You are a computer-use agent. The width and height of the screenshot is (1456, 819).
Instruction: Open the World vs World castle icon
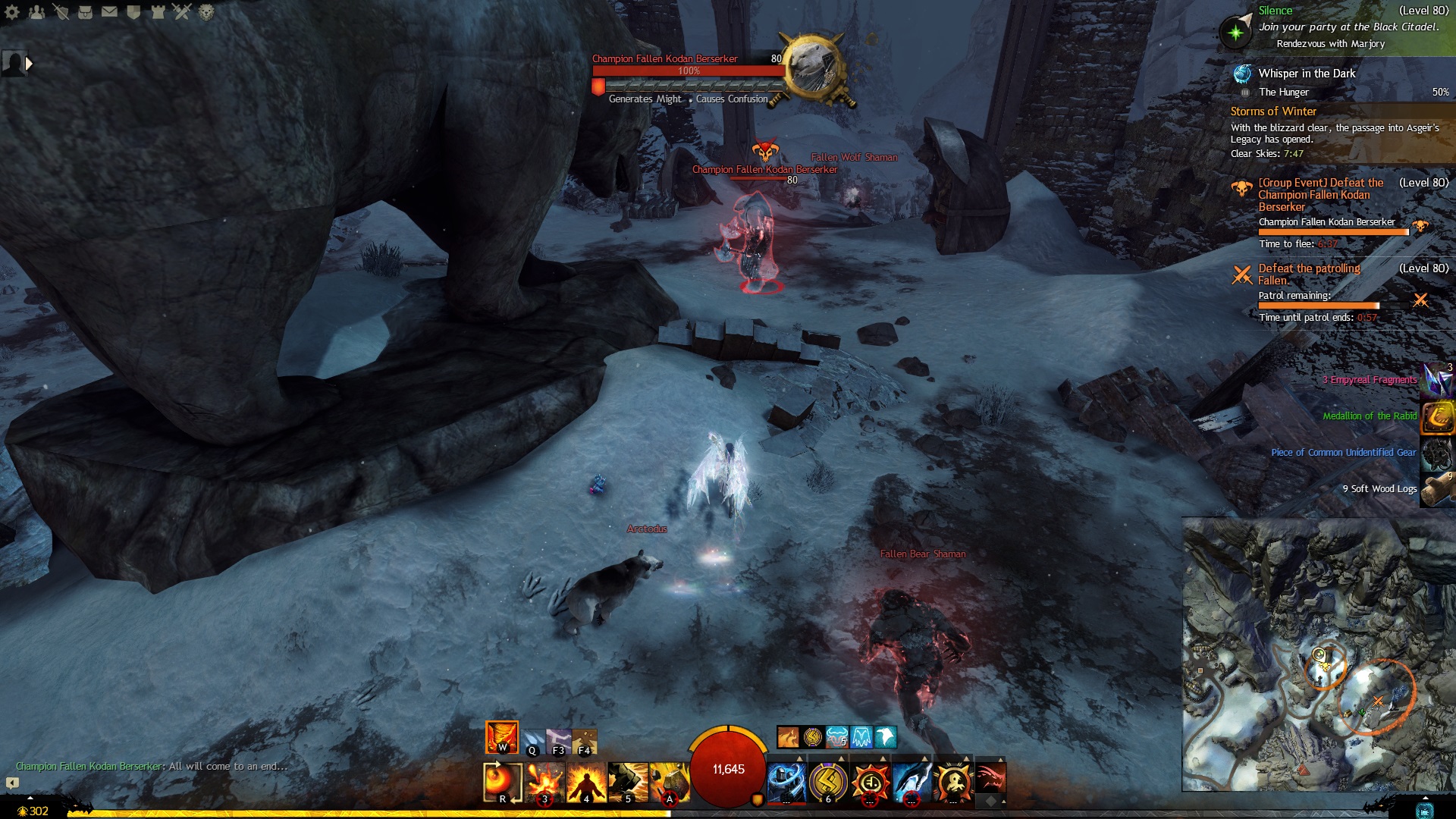coord(158,12)
